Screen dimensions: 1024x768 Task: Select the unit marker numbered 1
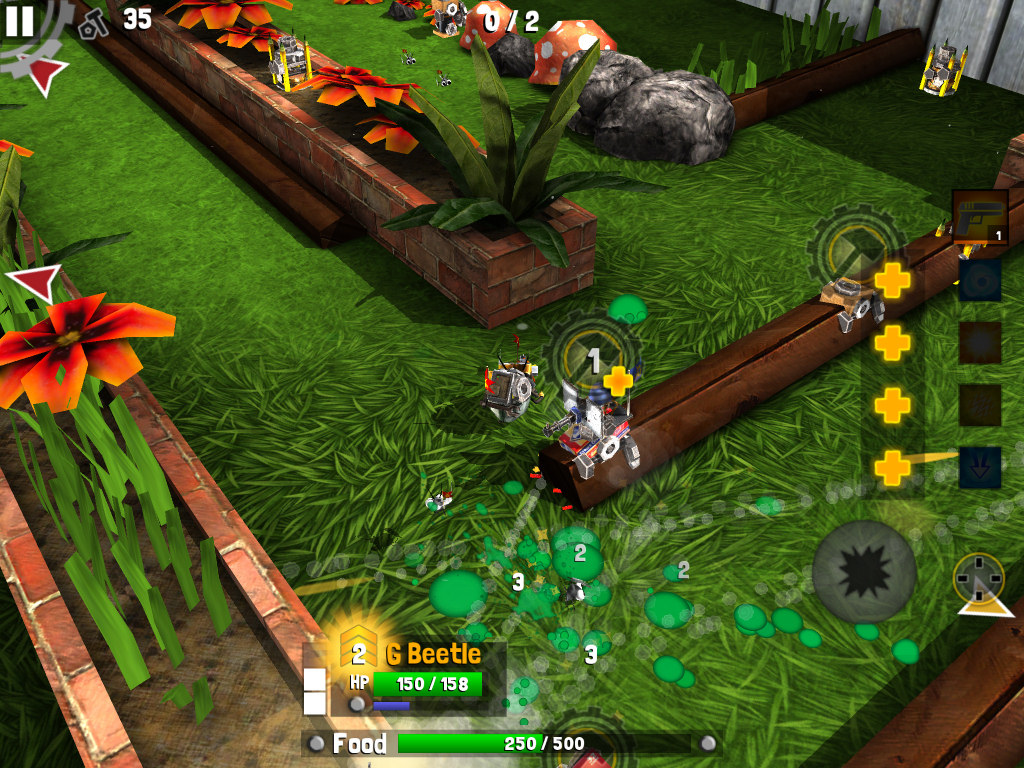[594, 359]
